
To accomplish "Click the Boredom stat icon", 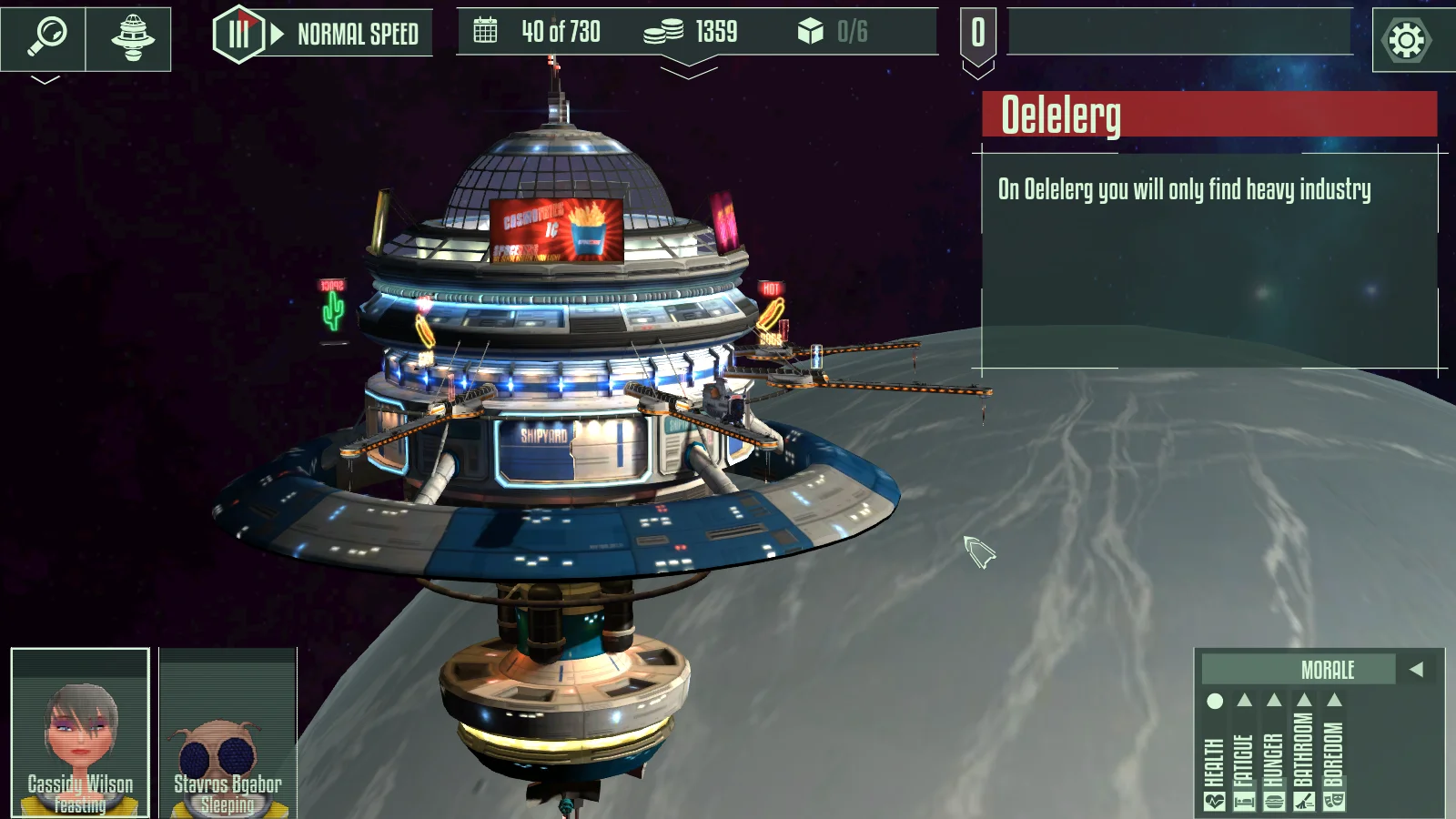I will coord(1334,802).
